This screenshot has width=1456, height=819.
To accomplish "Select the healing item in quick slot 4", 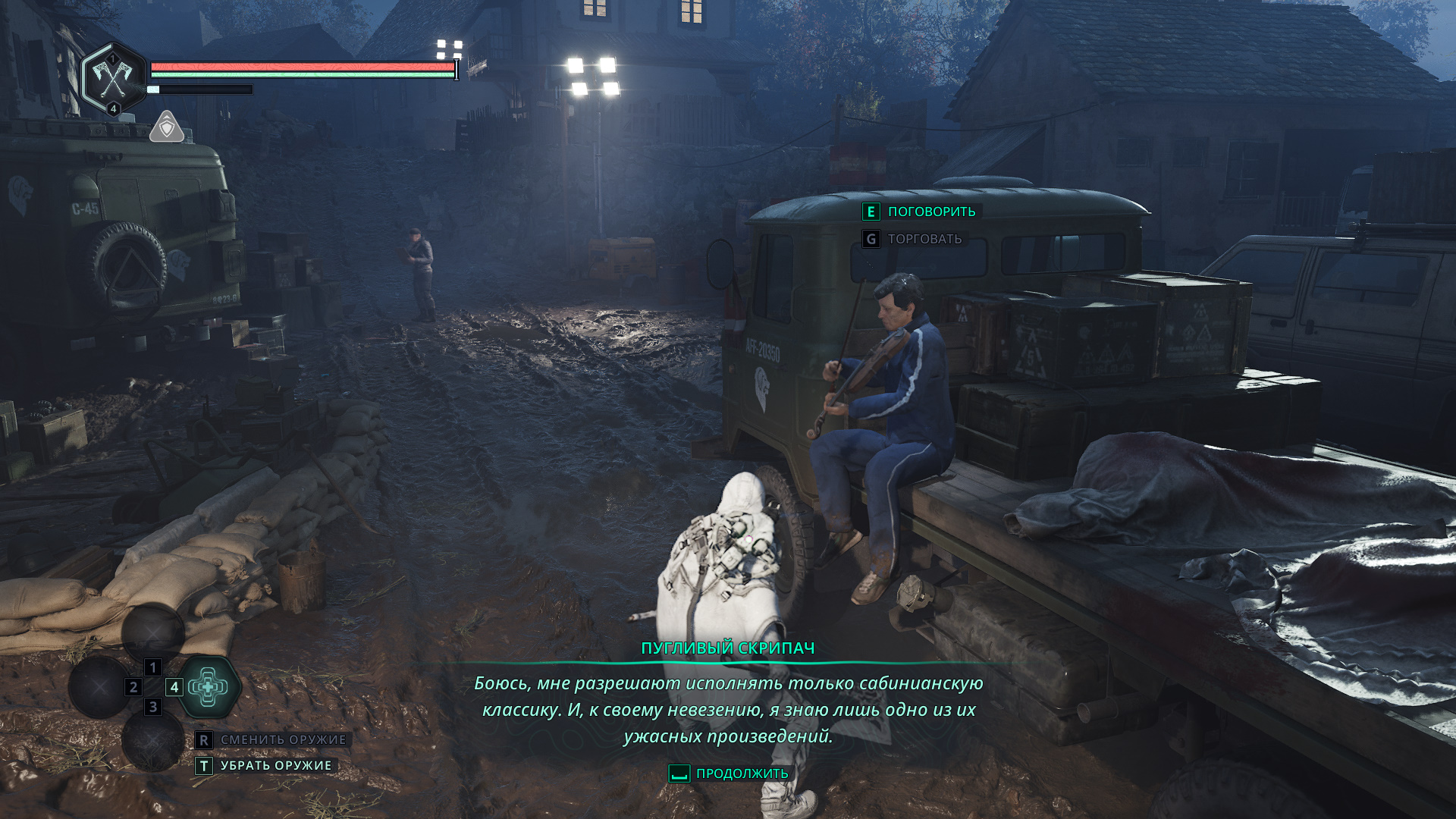I will [x=208, y=687].
